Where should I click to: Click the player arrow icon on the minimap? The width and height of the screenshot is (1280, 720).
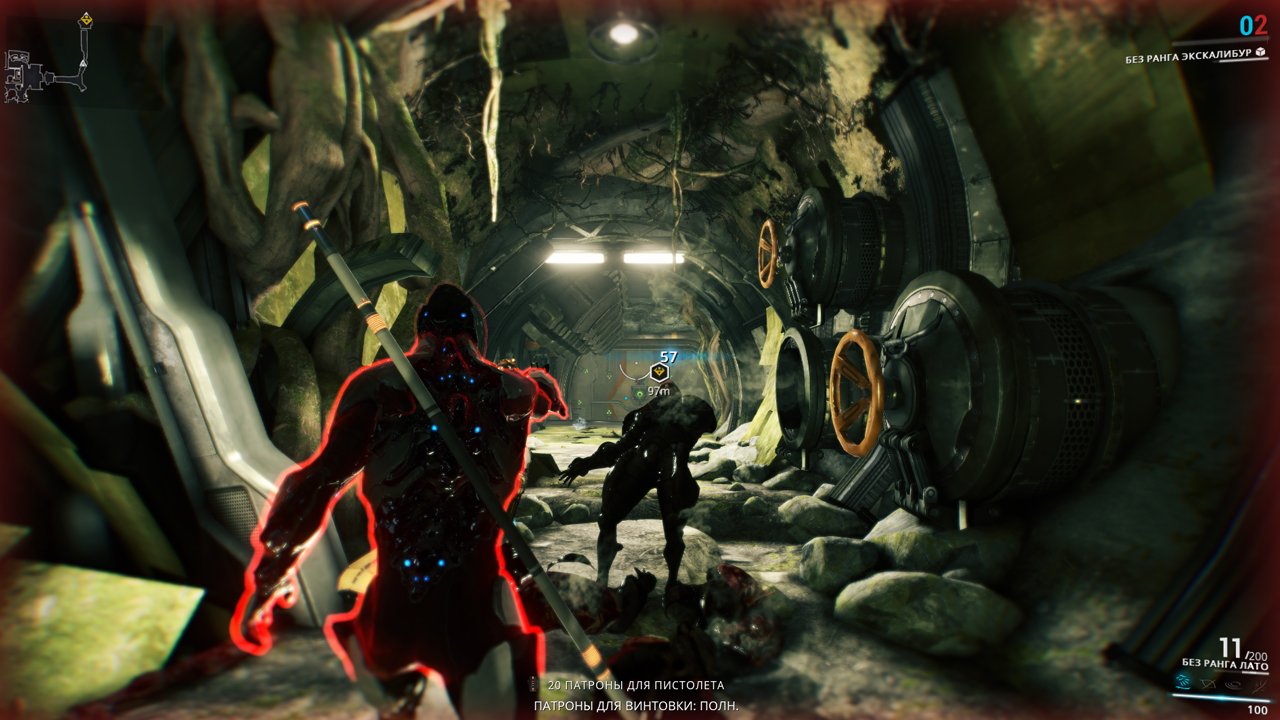pyautogui.click(x=83, y=64)
